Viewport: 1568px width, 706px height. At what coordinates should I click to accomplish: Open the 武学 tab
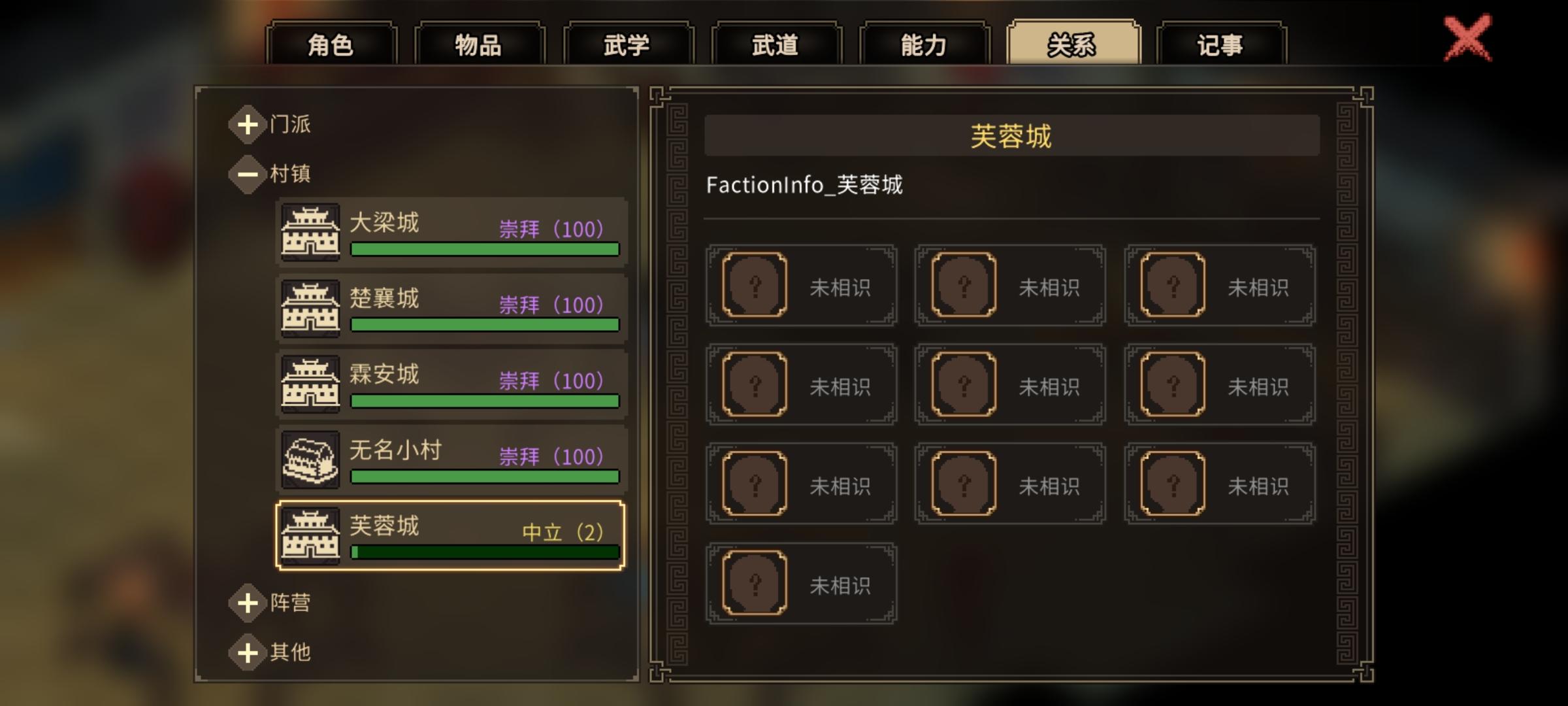click(629, 44)
